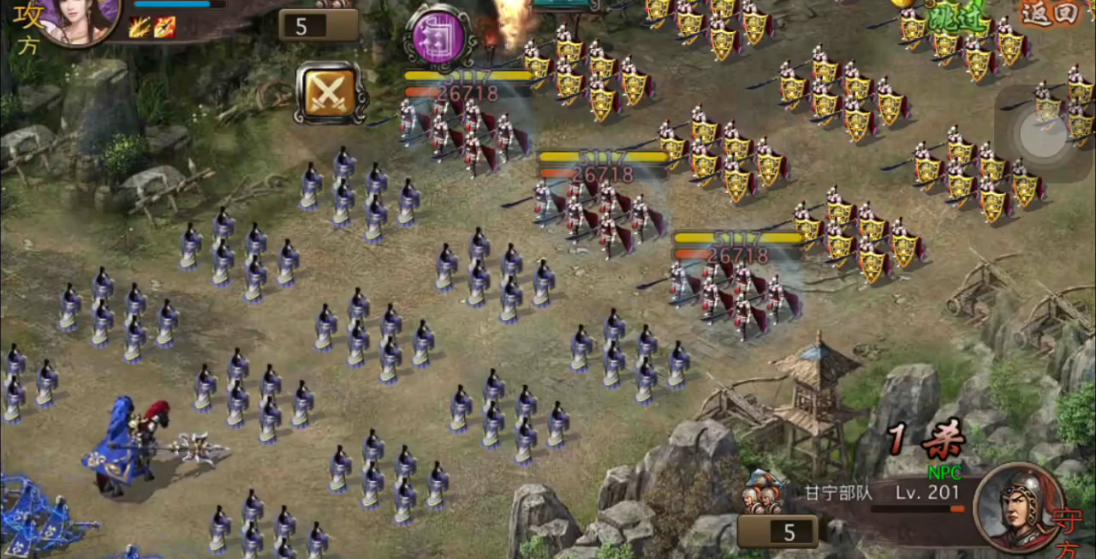The image size is (1096, 559).
Task: Tap the grey virtual joystick knob
Action: (x=1044, y=134)
